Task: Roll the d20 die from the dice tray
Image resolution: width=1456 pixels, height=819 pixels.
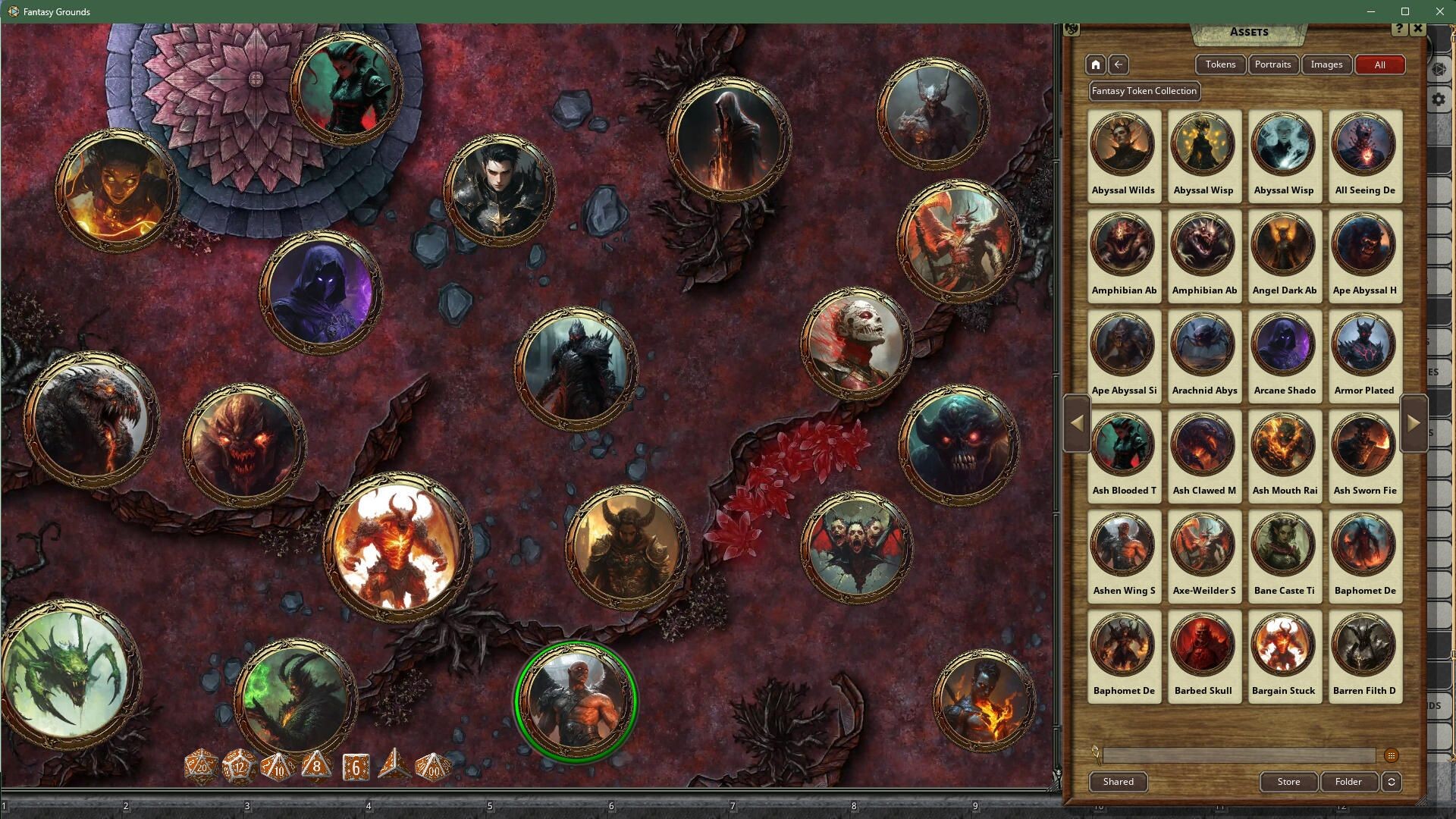Action: [201, 767]
